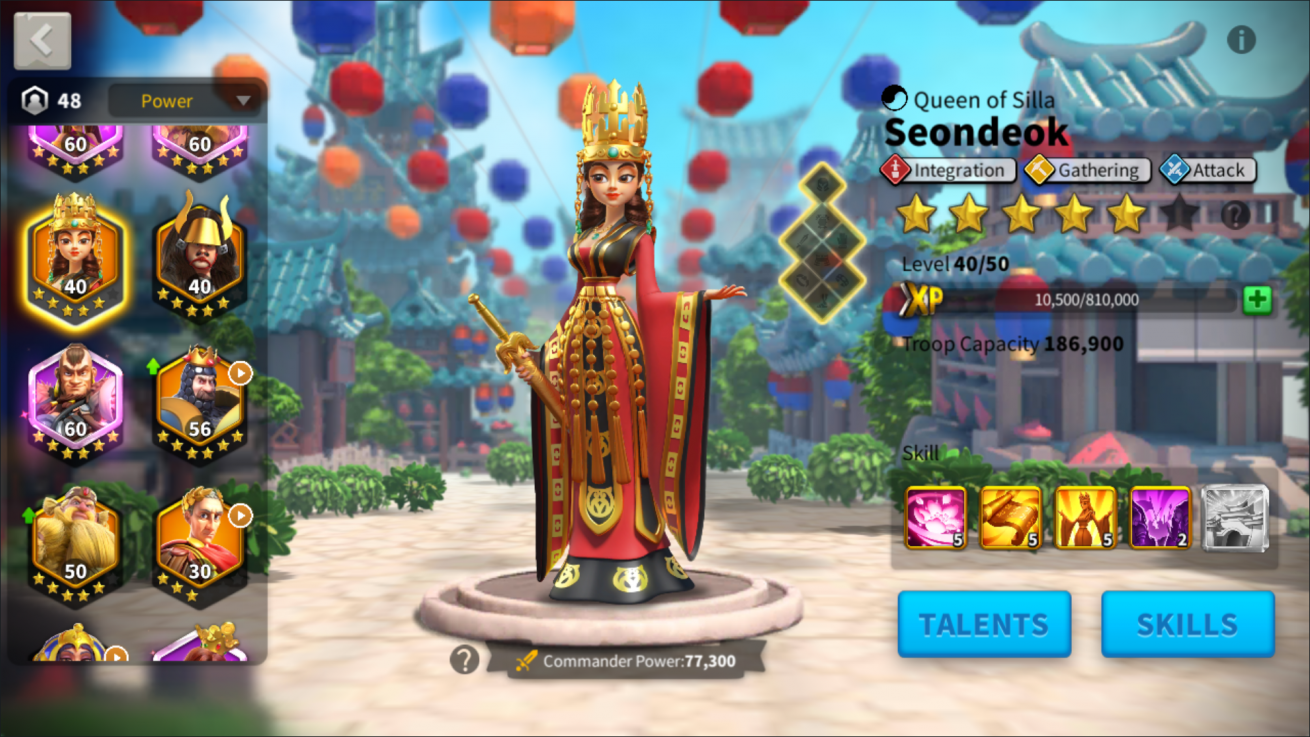Open the diamond talent tree preview
This screenshot has height=737, width=1310.
[x=823, y=243]
